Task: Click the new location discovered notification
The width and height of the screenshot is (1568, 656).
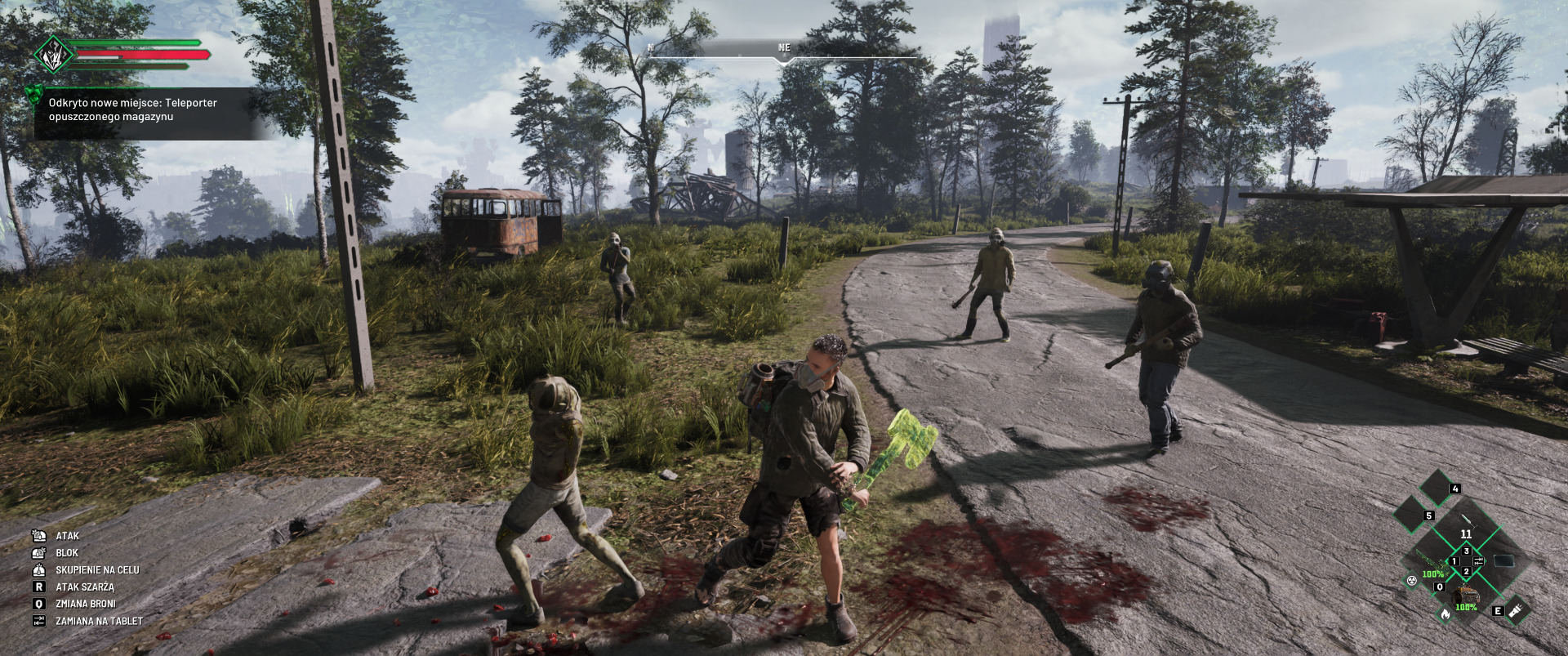Action: coord(143,110)
